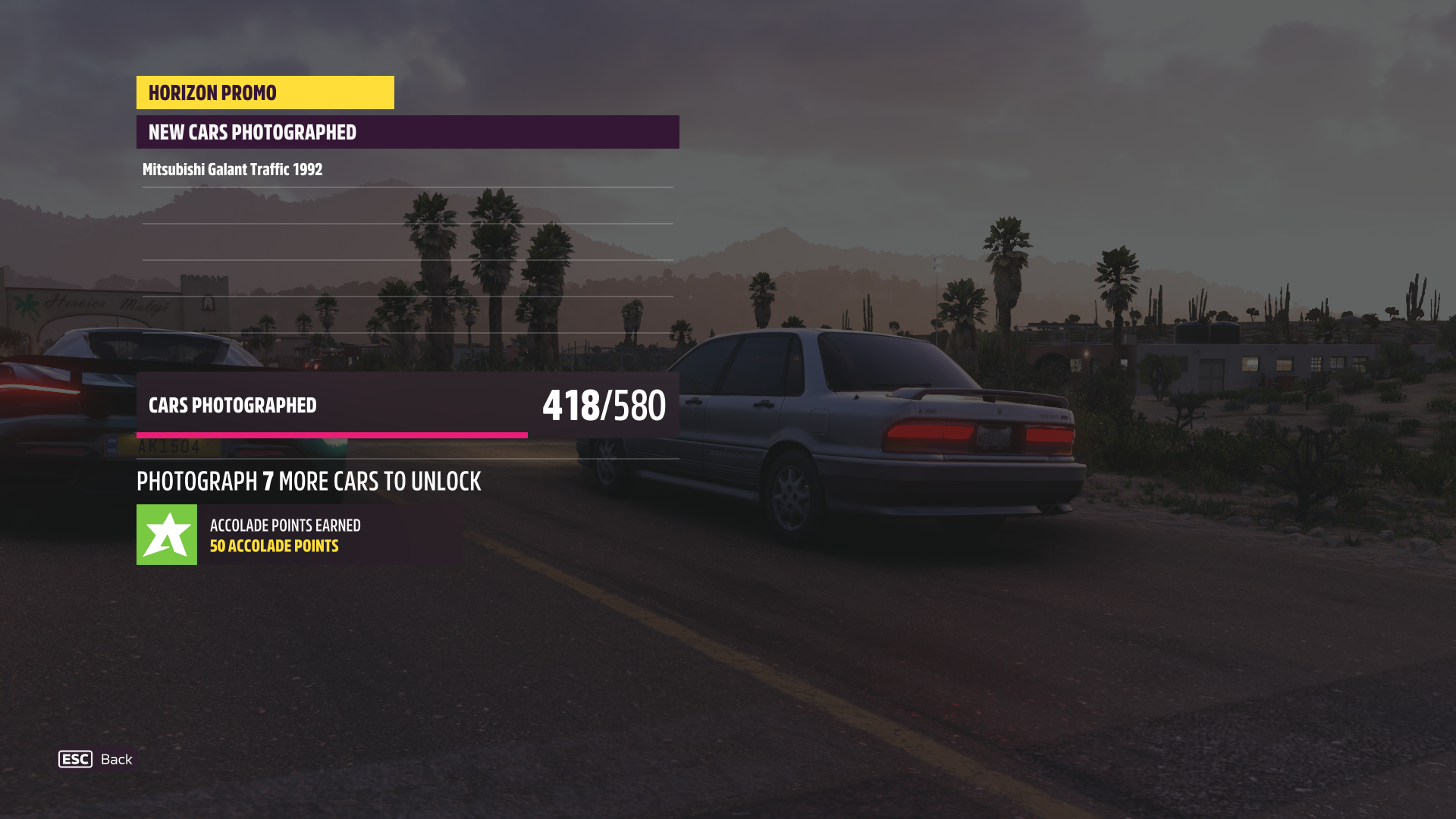This screenshot has height=819, width=1456.
Task: Toggle the Mitsubishi Galant Traffic 1992 entry
Action: (x=232, y=169)
